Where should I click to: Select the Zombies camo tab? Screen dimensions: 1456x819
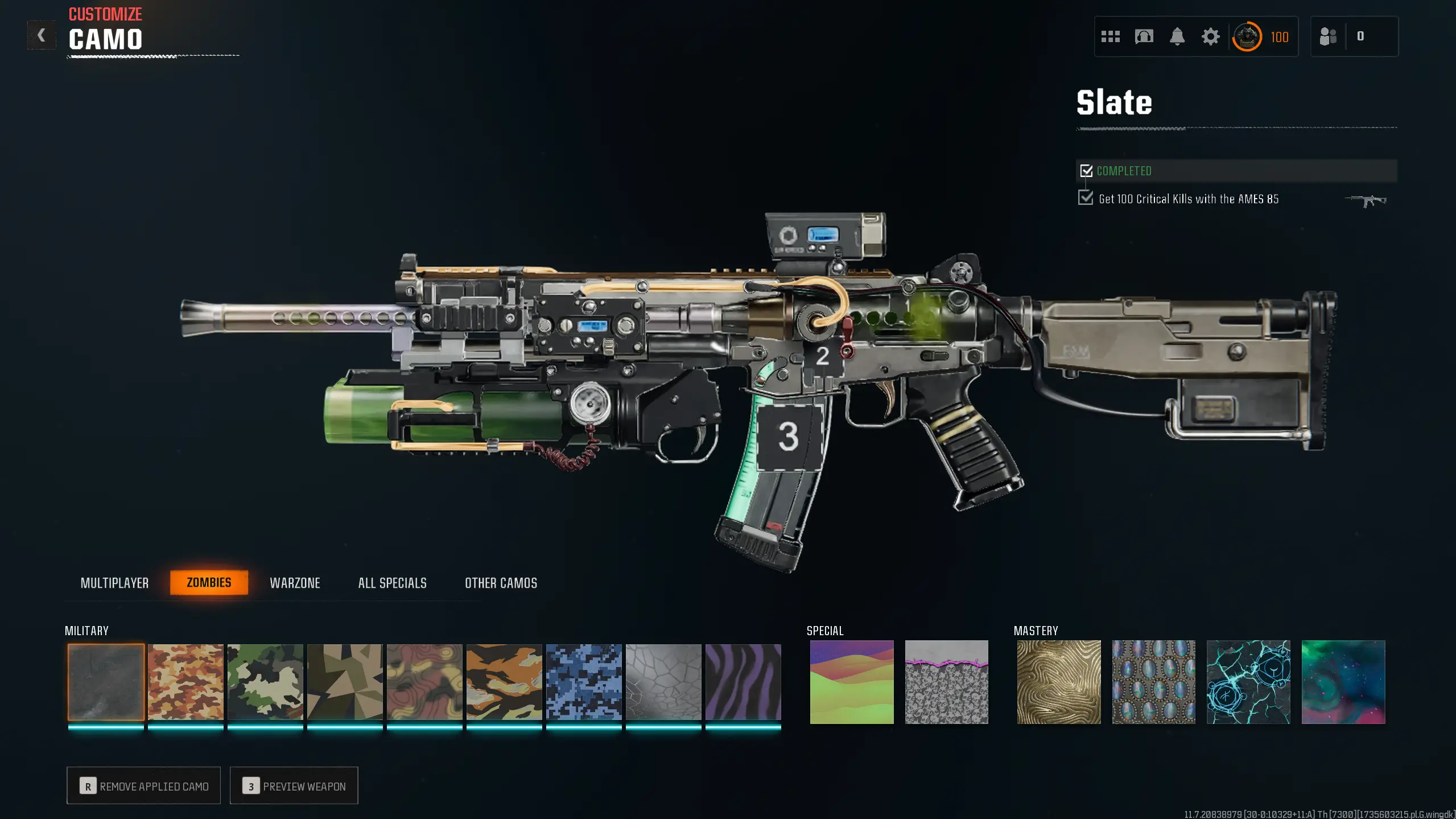click(x=209, y=582)
